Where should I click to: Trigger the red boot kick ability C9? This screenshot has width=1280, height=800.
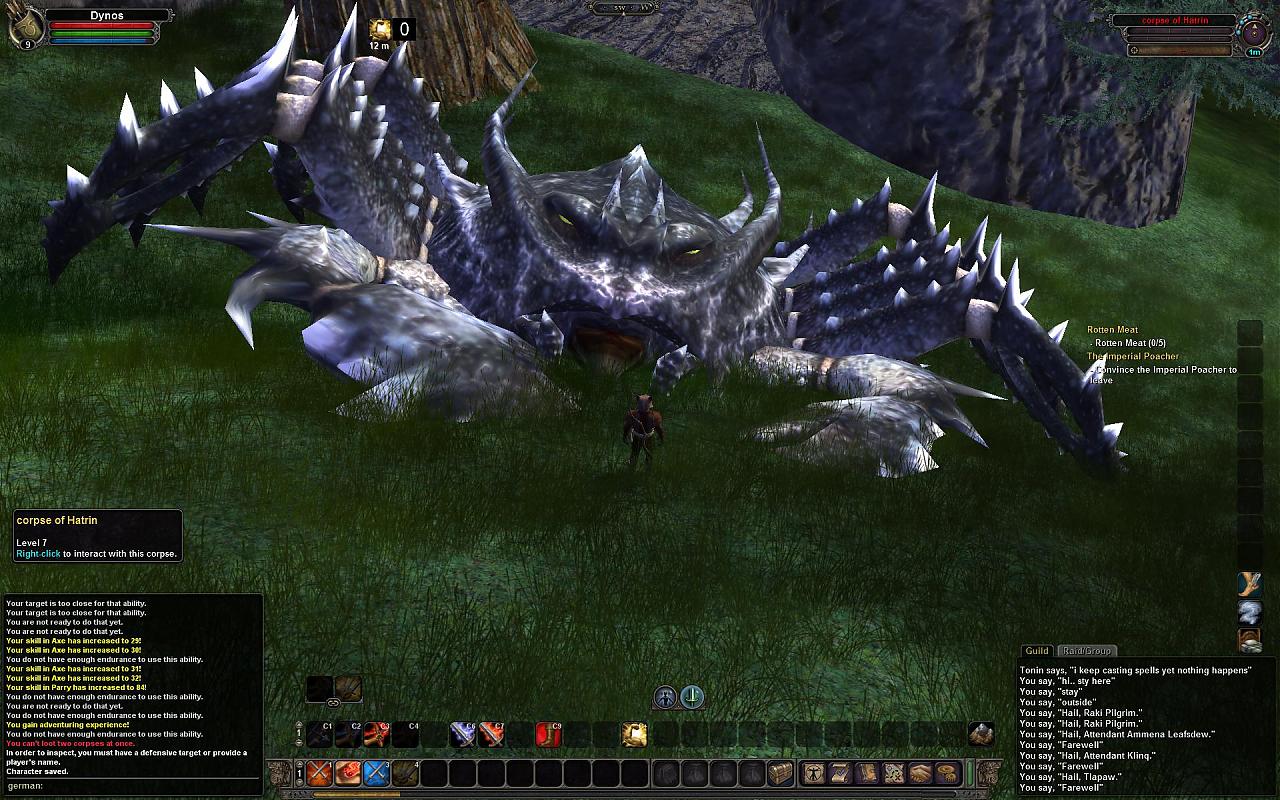(x=548, y=735)
